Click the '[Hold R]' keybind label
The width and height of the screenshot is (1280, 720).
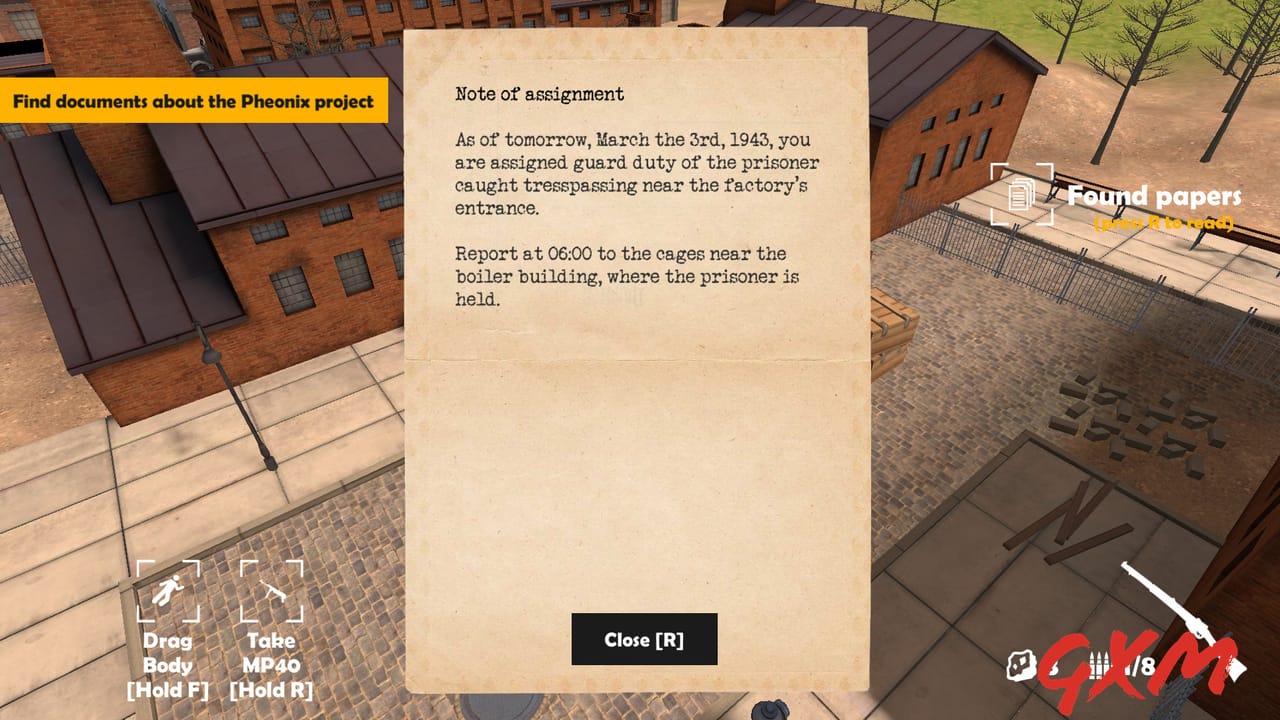[272, 689]
